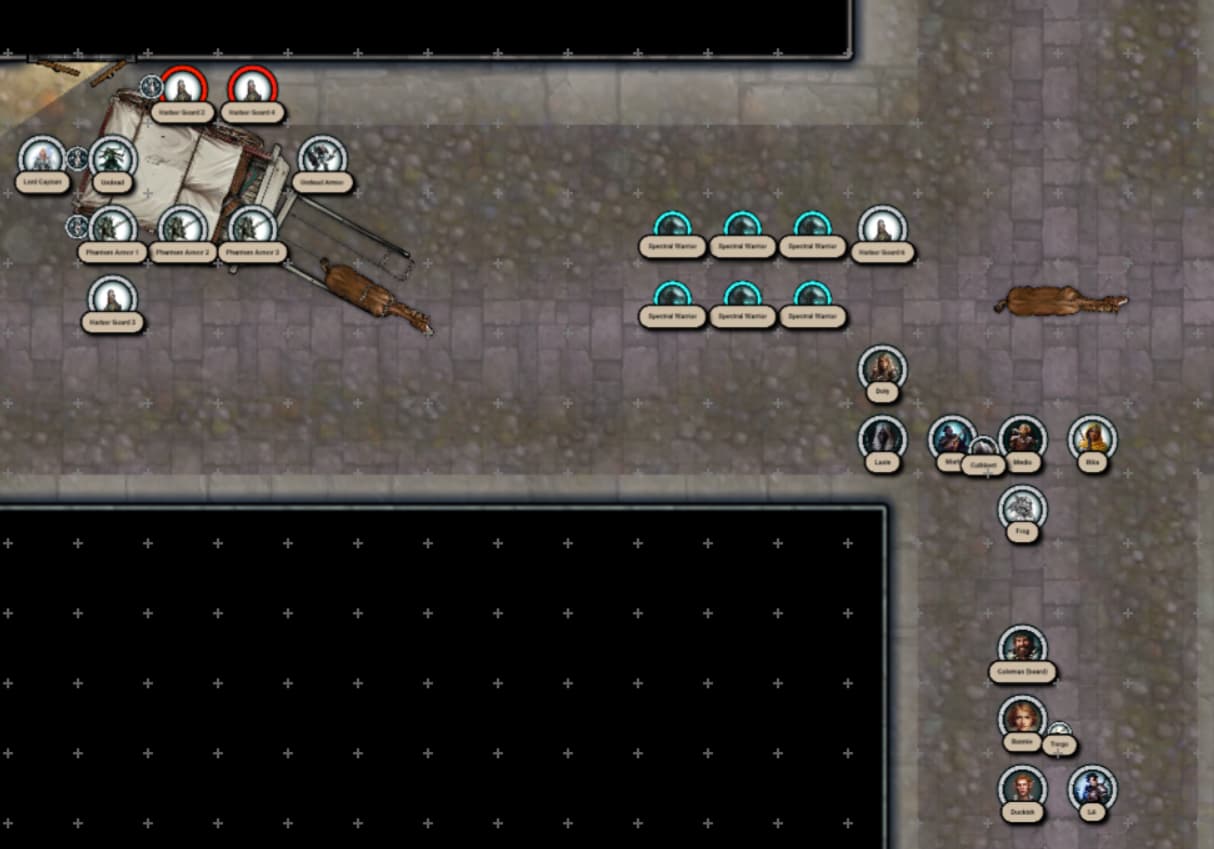Select the Phantom Armor 3 token
The height and width of the screenshot is (849, 1214).
point(252,228)
